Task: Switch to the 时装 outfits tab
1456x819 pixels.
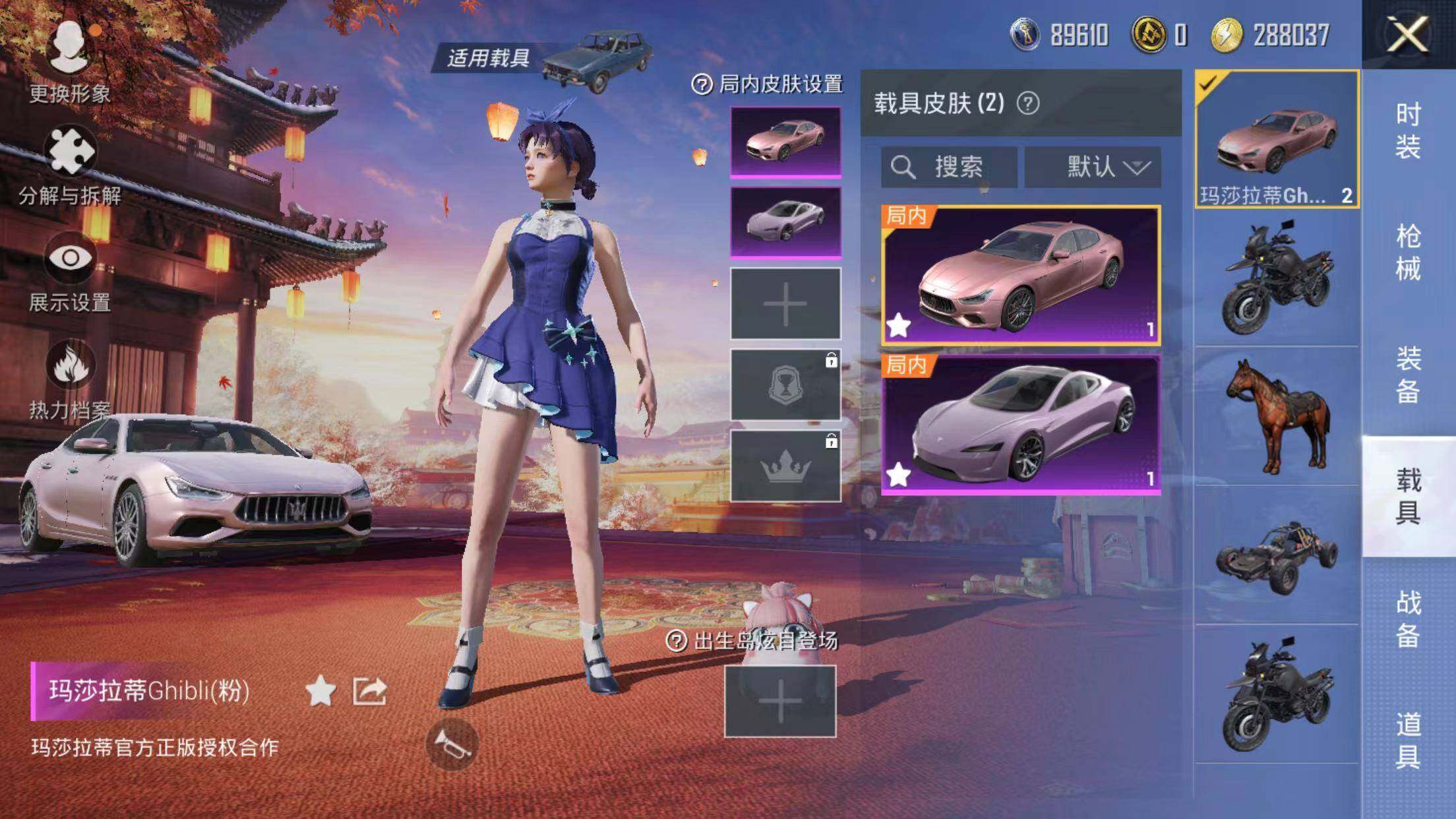Action: click(x=1407, y=131)
